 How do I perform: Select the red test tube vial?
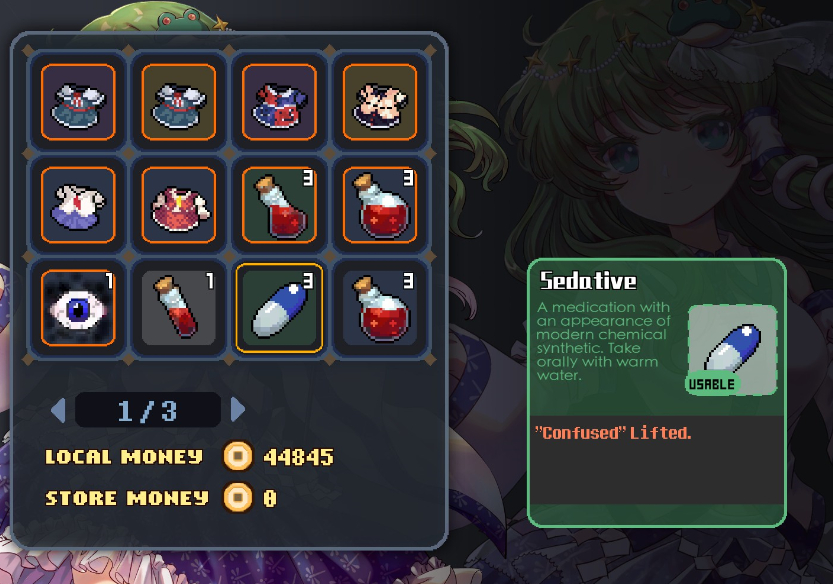pos(179,307)
